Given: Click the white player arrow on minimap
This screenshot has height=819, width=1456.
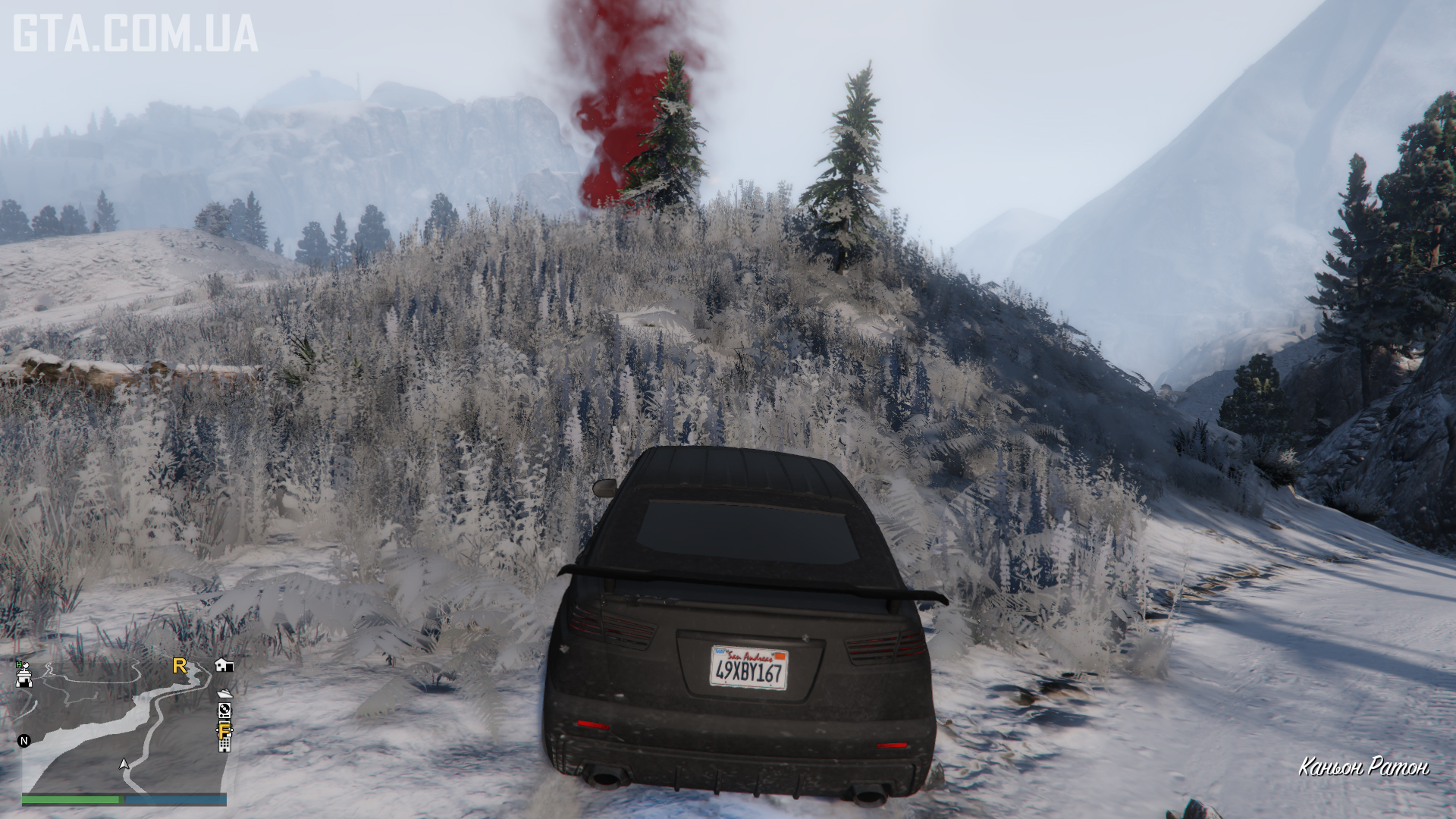Looking at the screenshot, I should [124, 764].
